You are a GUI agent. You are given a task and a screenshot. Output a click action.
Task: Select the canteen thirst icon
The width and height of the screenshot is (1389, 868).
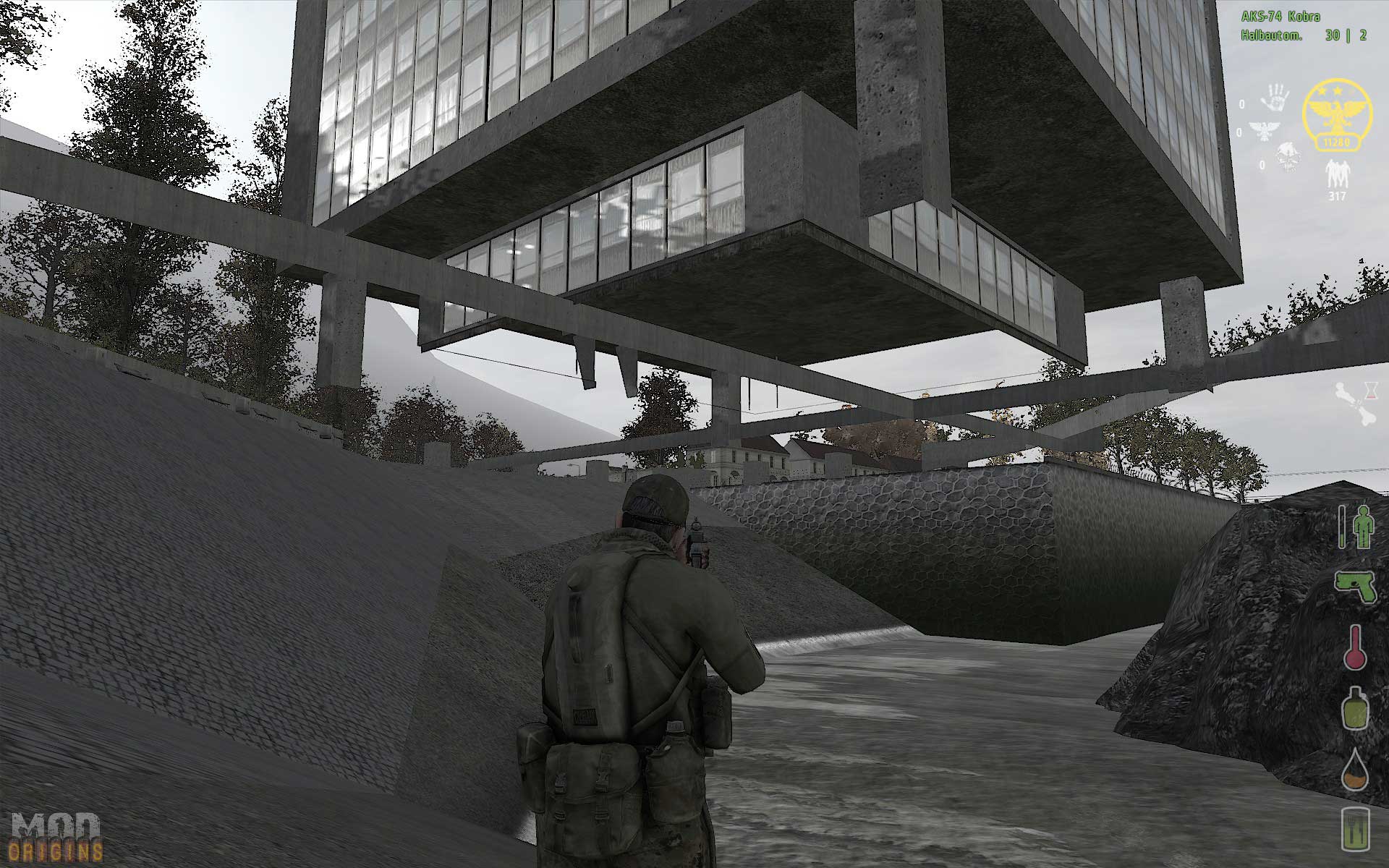tap(1354, 708)
